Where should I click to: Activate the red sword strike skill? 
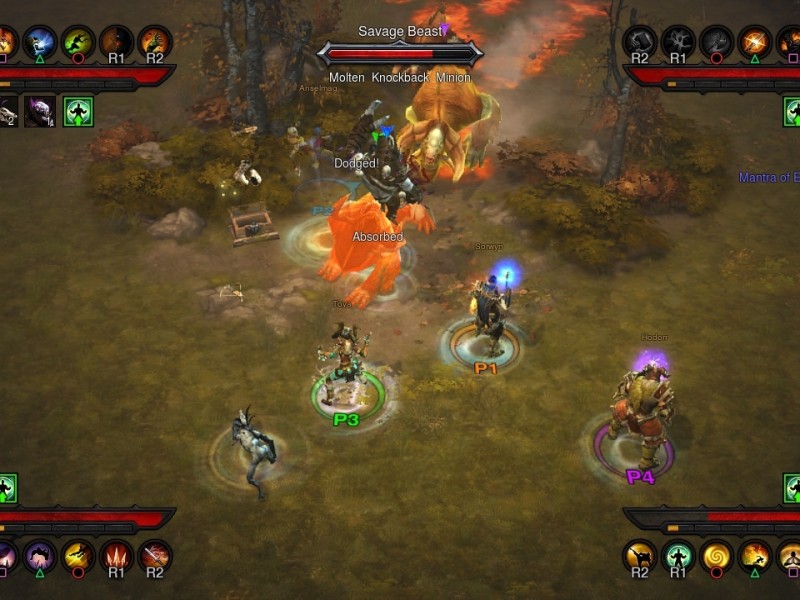click(155, 556)
